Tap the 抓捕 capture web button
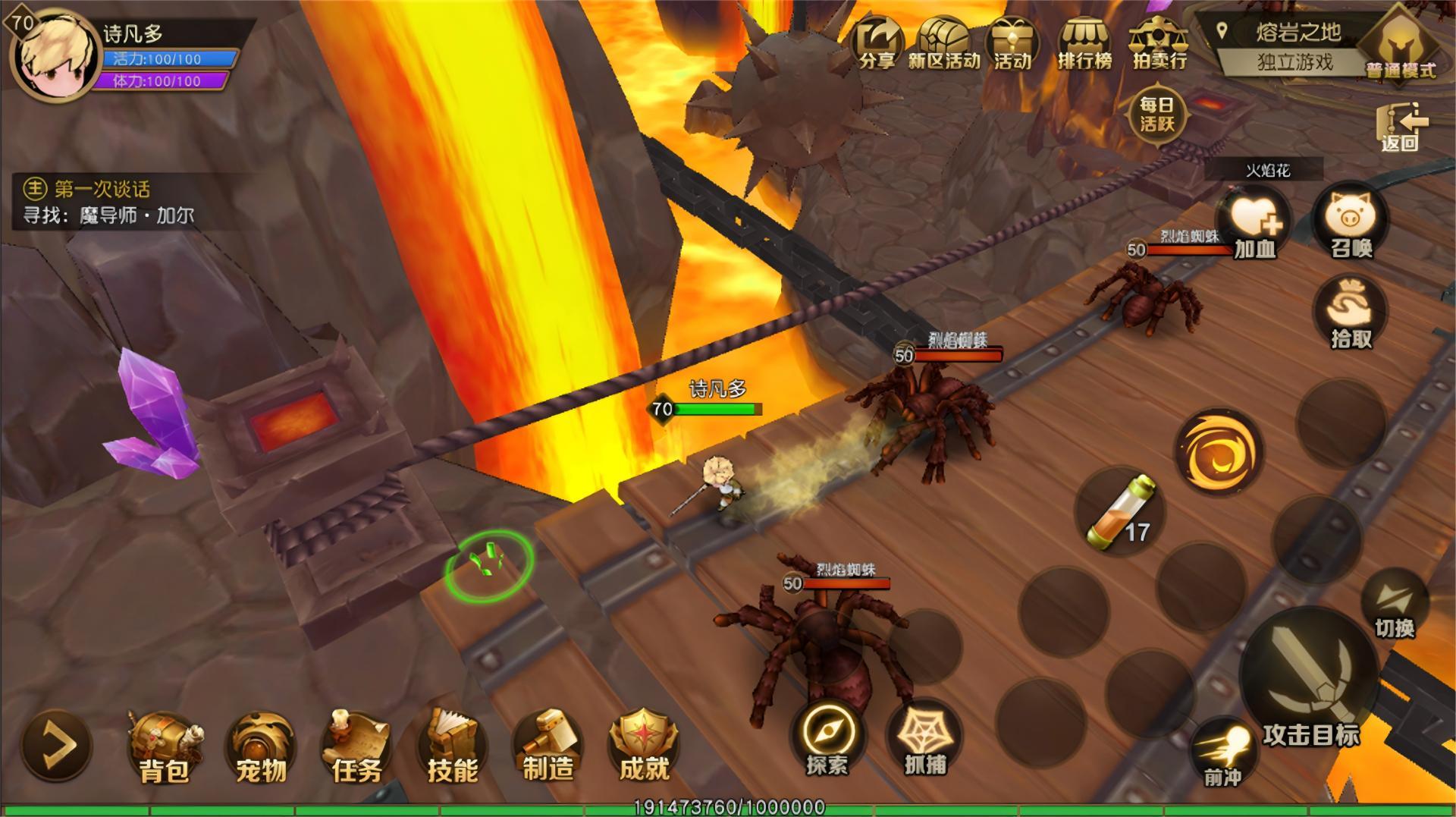Viewport: 1456px width, 817px height. [924, 739]
